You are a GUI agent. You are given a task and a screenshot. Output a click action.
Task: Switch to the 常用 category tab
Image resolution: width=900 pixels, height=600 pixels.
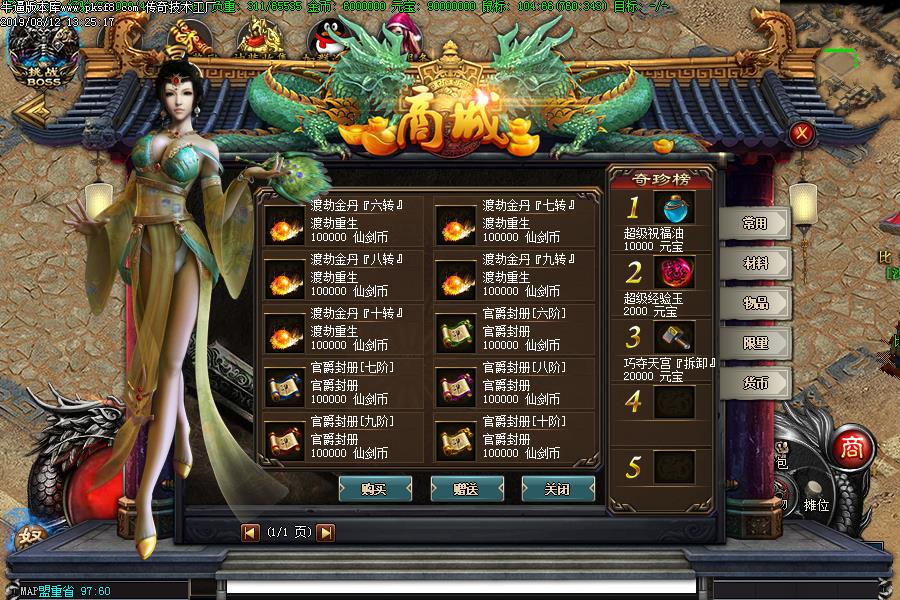pyautogui.click(x=755, y=223)
